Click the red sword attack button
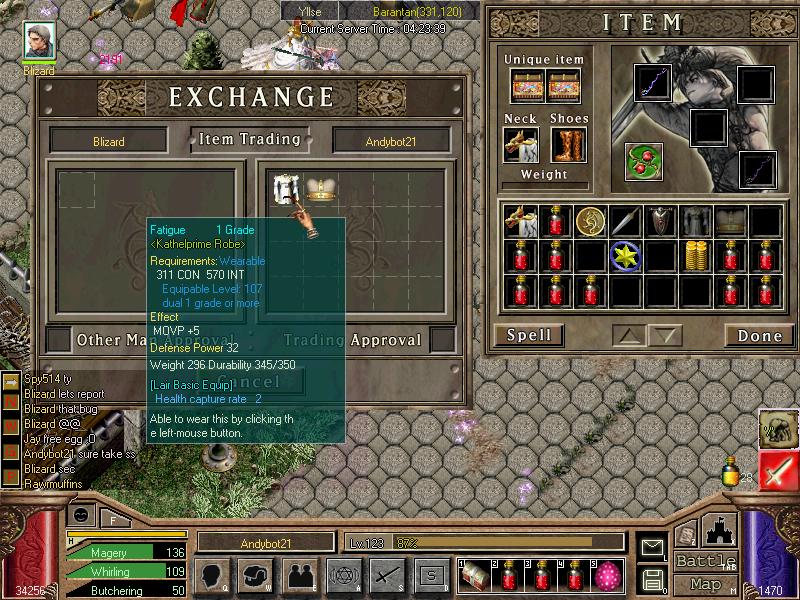The image size is (800, 600). pyautogui.click(x=777, y=470)
